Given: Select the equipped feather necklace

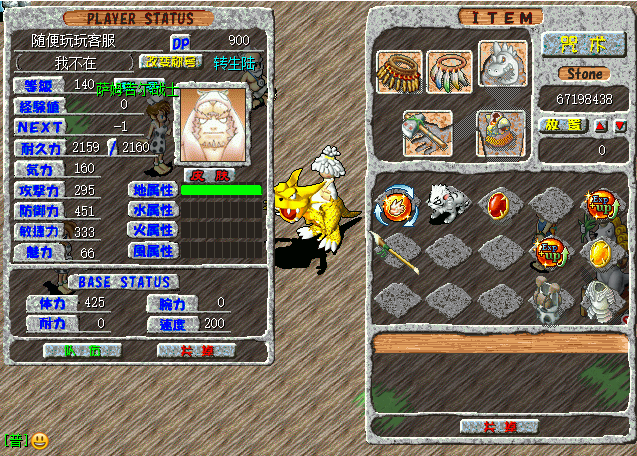Looking at the screenshot, I should click(x=448, y=70).
